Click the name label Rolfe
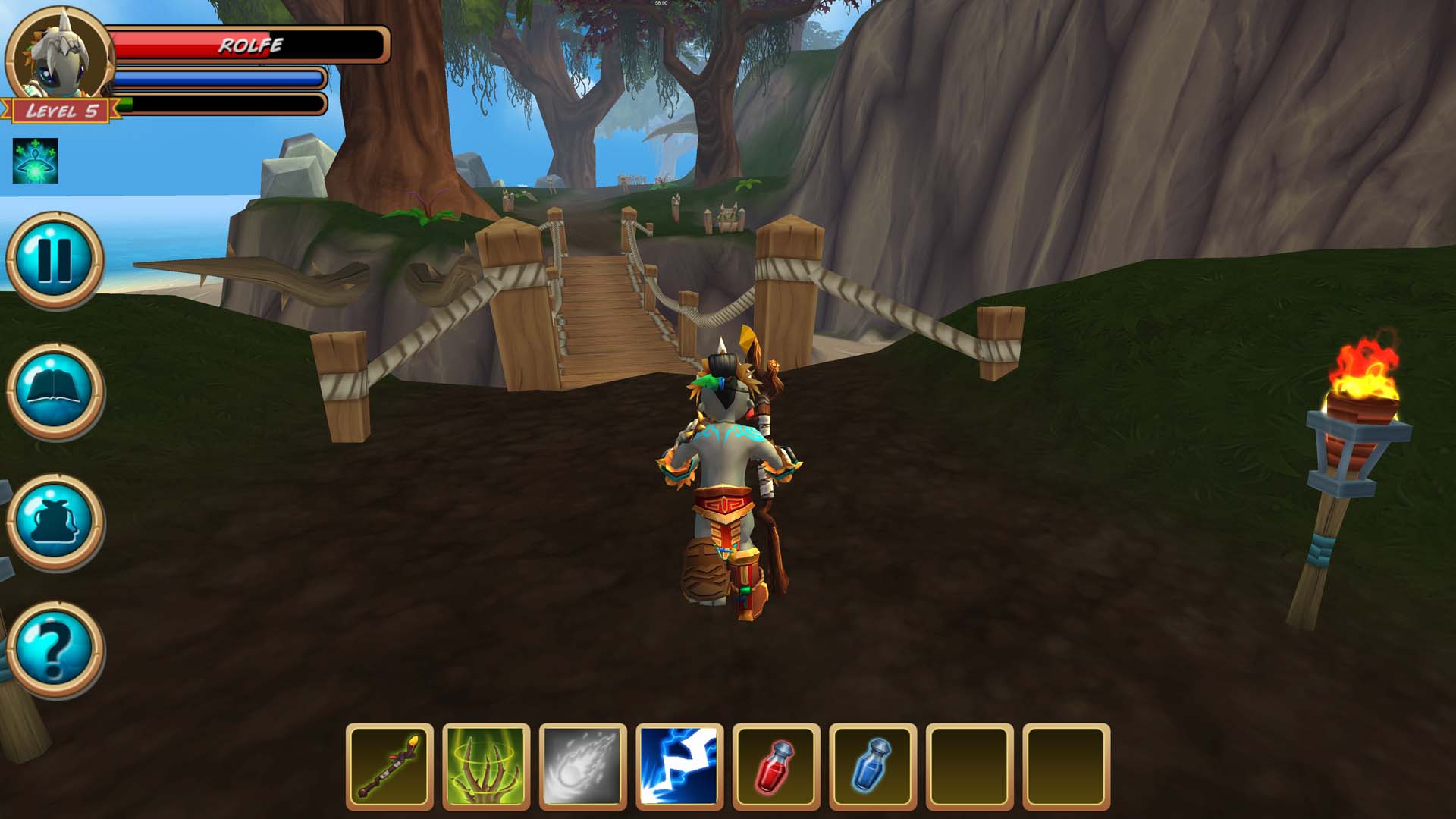 point(250,45)
